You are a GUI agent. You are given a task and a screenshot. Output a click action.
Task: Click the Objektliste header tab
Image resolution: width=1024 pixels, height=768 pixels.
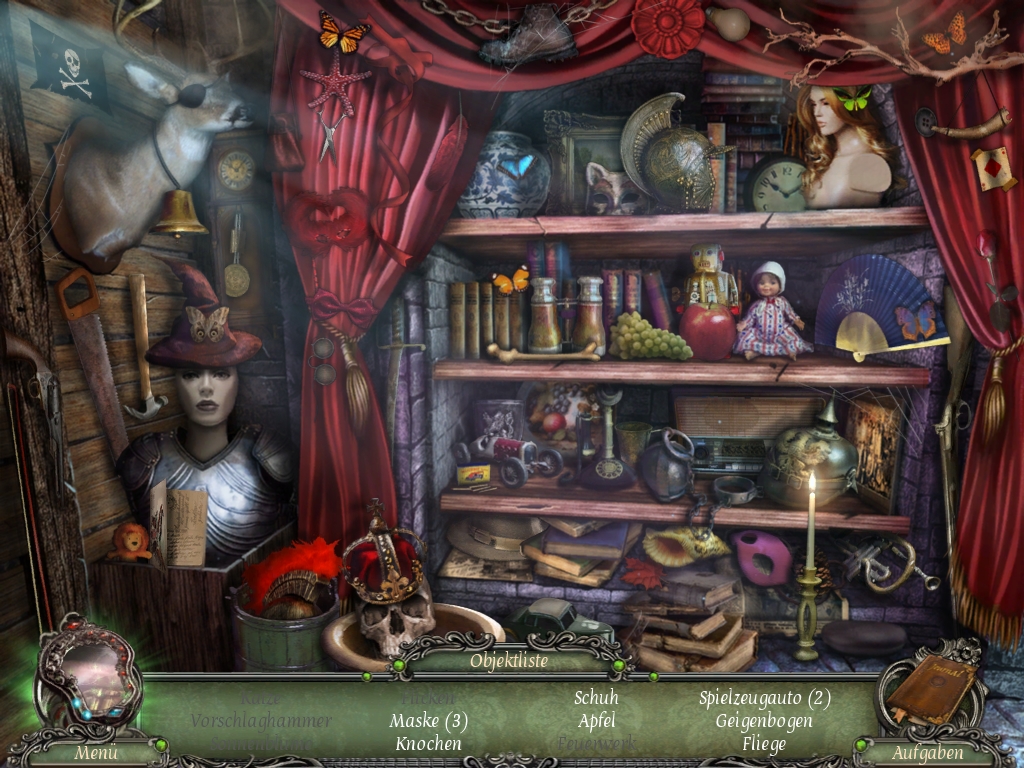[509, 661]
